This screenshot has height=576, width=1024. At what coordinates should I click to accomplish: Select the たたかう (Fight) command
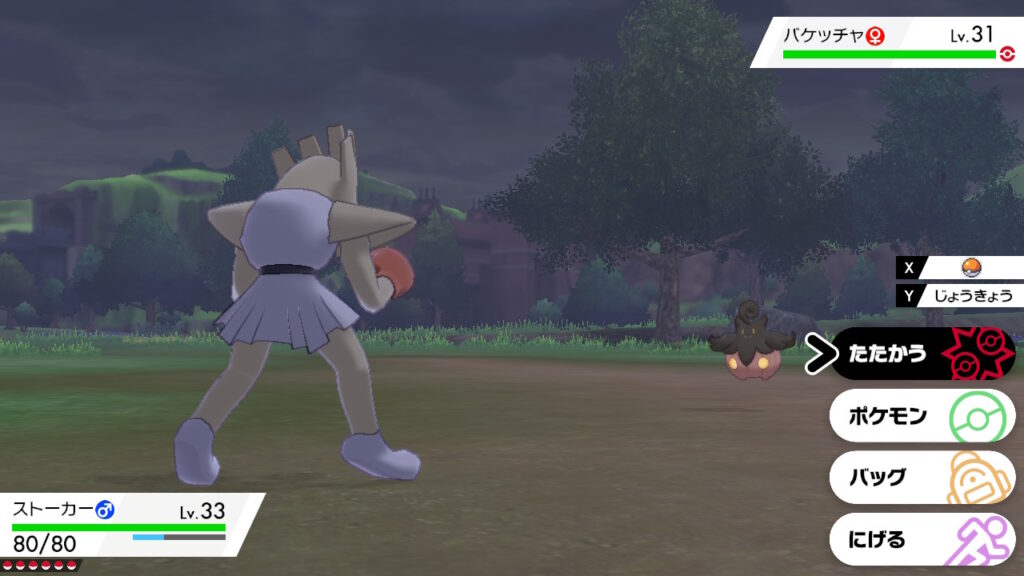pyautogui.click(x=920, y=354)
